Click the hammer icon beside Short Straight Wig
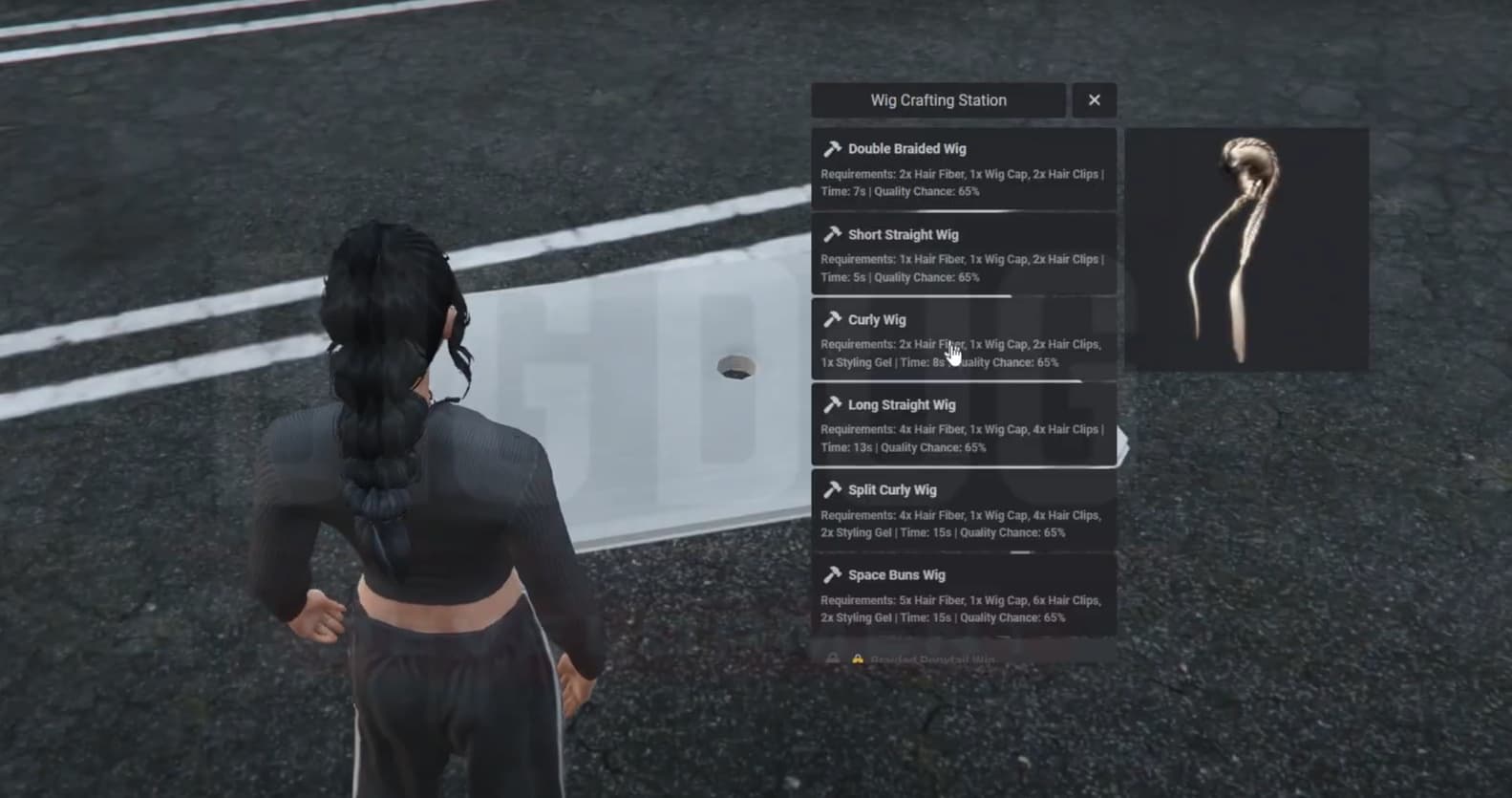The image size is (1512, 798). click(x=833, y=234)
